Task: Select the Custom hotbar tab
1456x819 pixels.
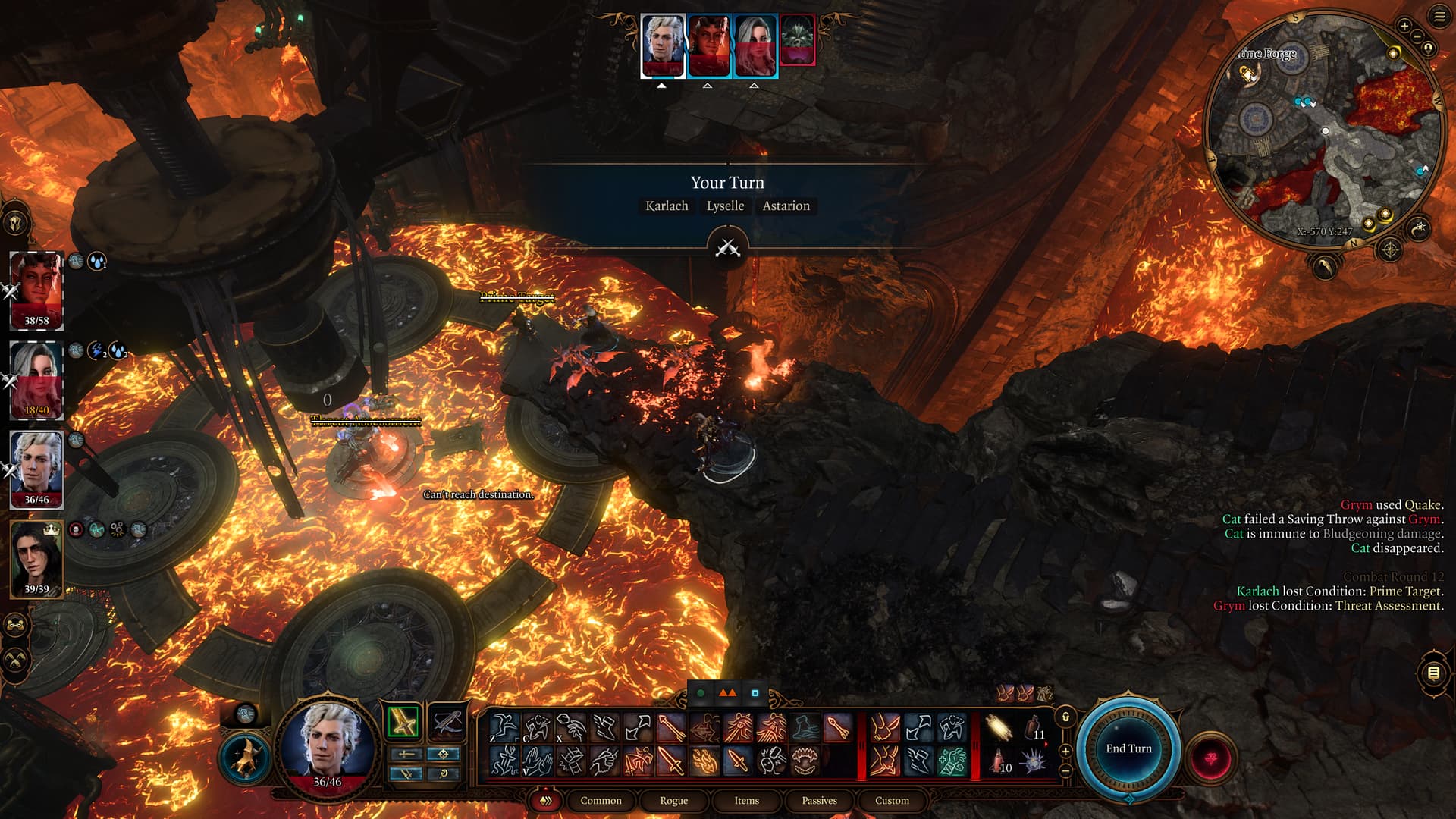Action: point(892,800)
